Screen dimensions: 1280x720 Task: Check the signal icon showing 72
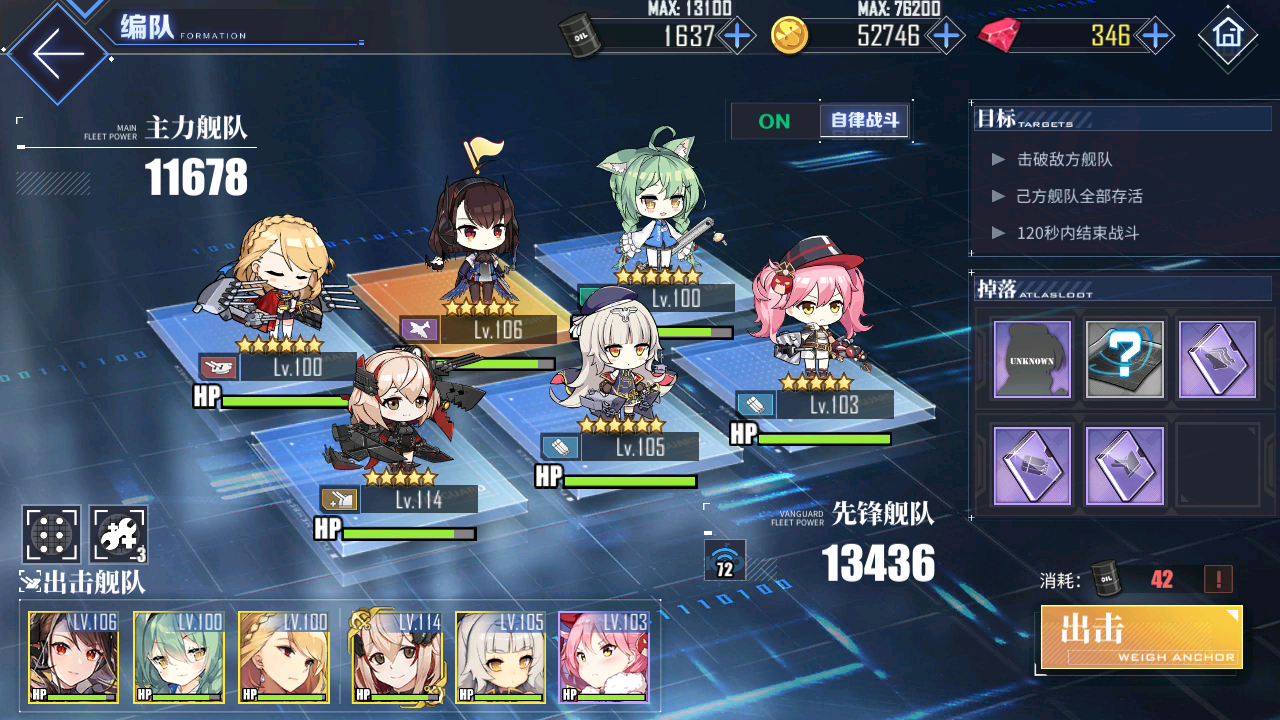point(725,560)
